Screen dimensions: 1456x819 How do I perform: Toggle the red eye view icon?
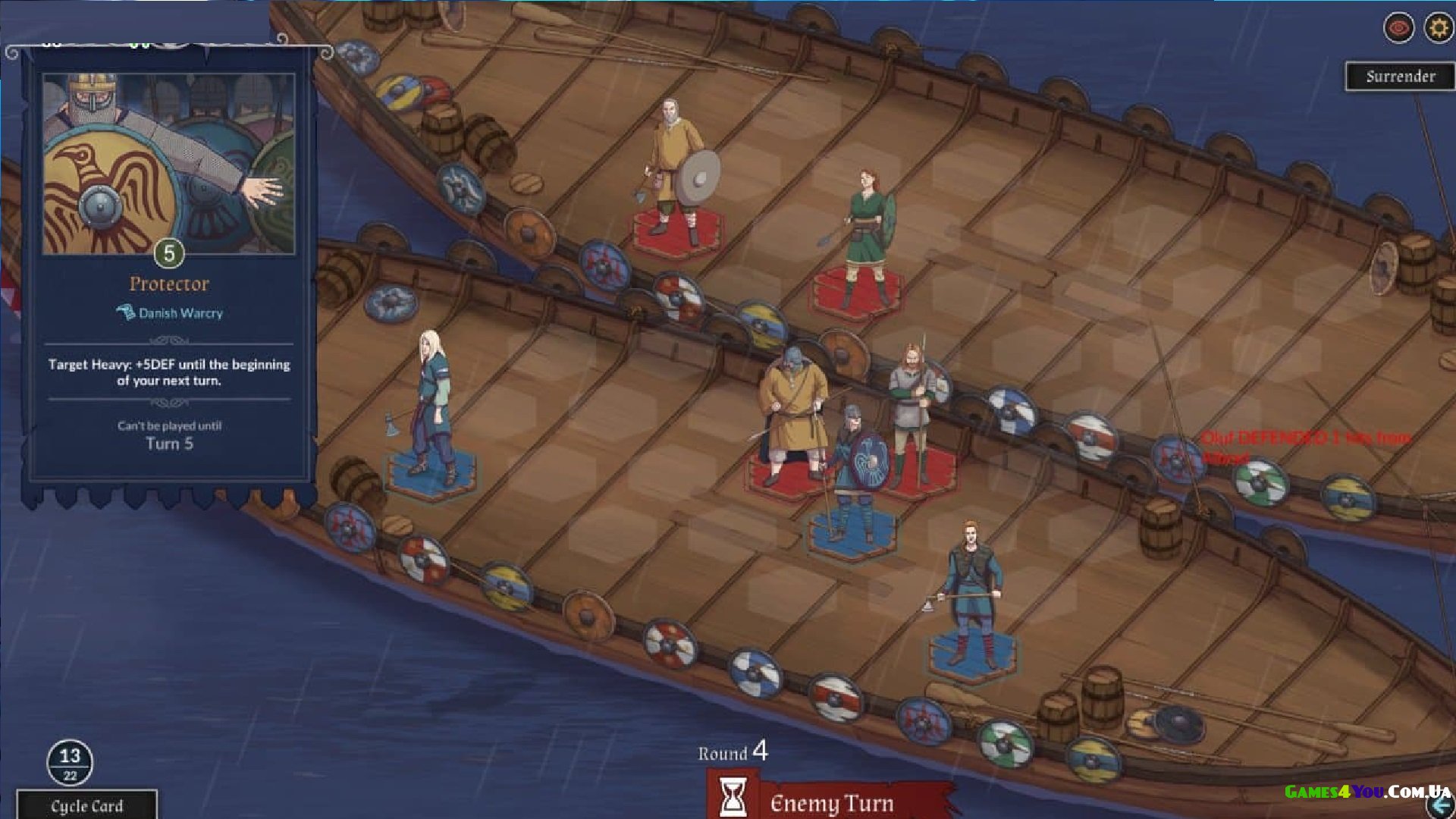(1398, 29)
